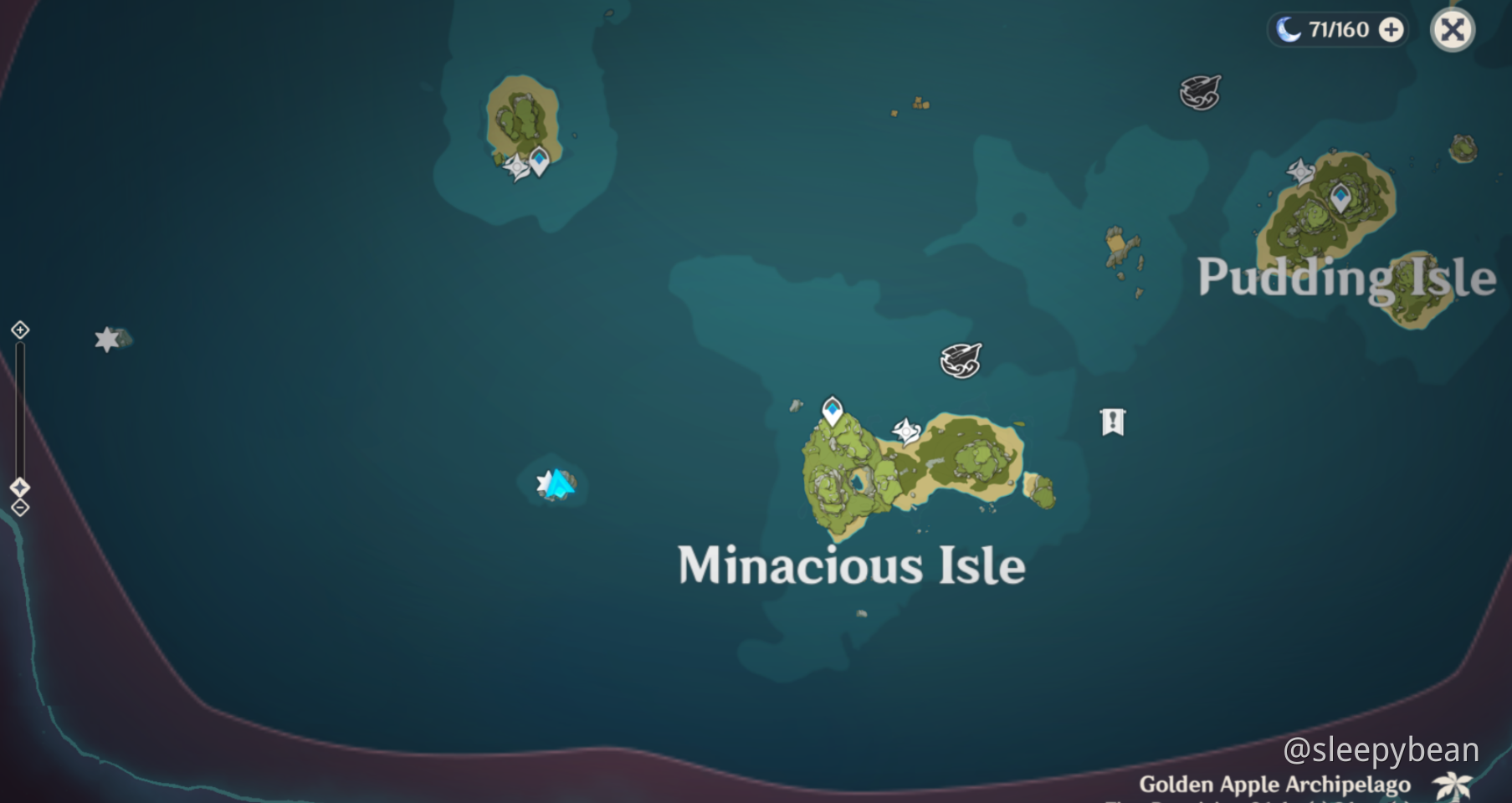Zoom in using the plus control
1512x803 pixels.
18,331
